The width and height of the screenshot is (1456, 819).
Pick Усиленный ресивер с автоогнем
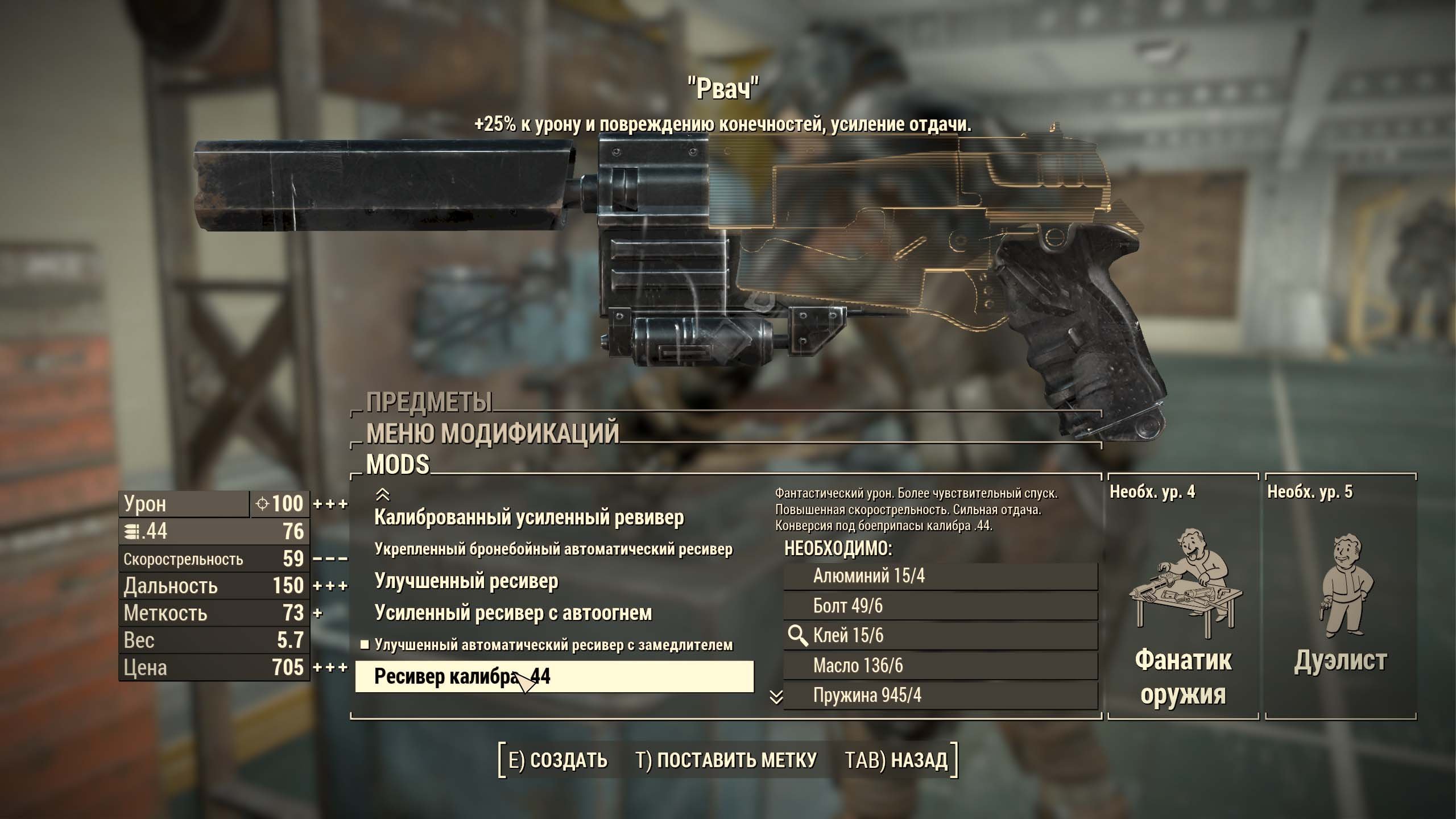coord(513,613)
